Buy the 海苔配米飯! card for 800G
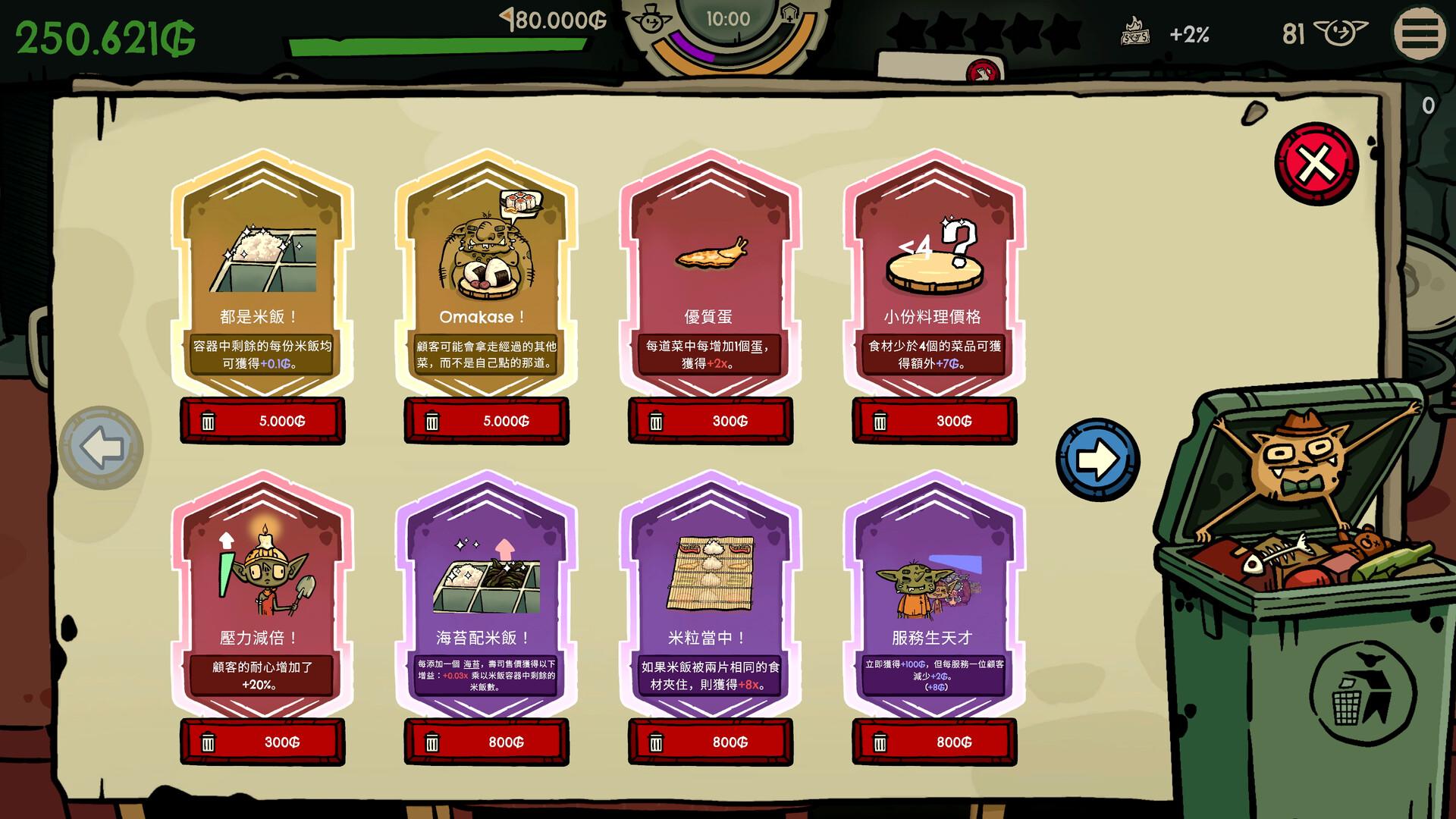Viewport: 1456px width, 819px height. point(487,742)
